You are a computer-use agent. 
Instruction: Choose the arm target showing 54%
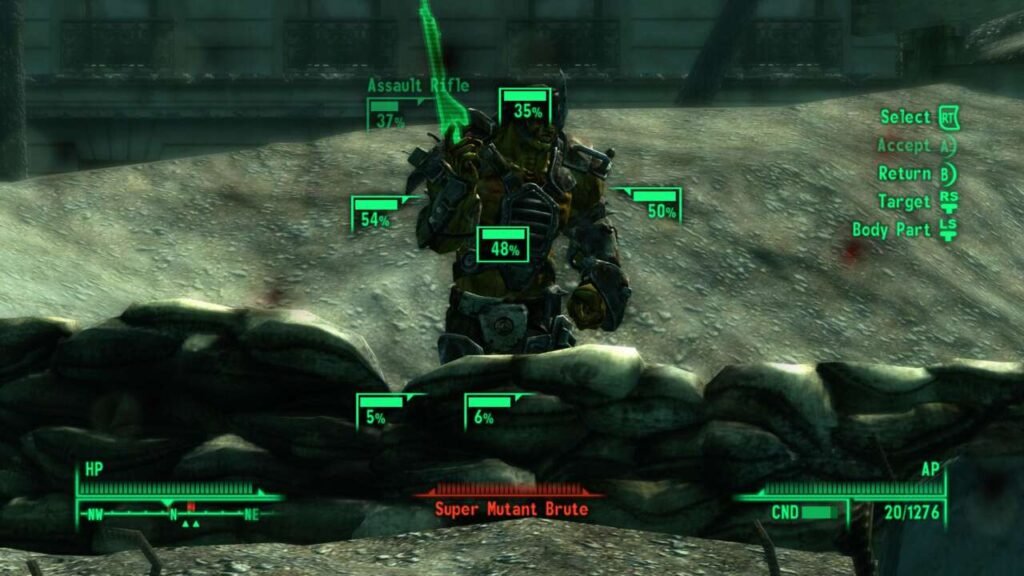[x=375, y=214]
